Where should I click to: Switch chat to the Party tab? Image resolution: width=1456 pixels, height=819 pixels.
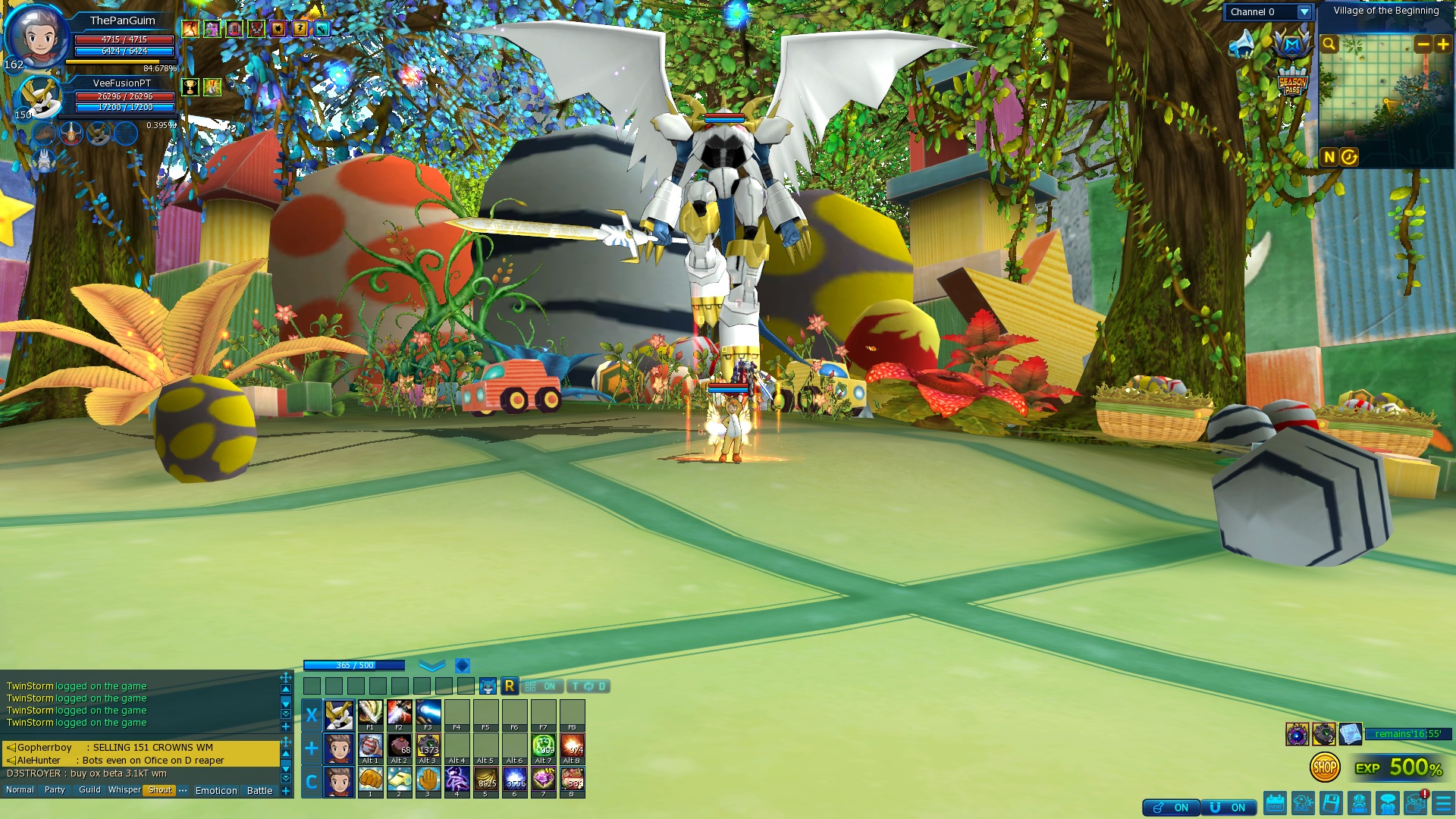tap(55, 790)
